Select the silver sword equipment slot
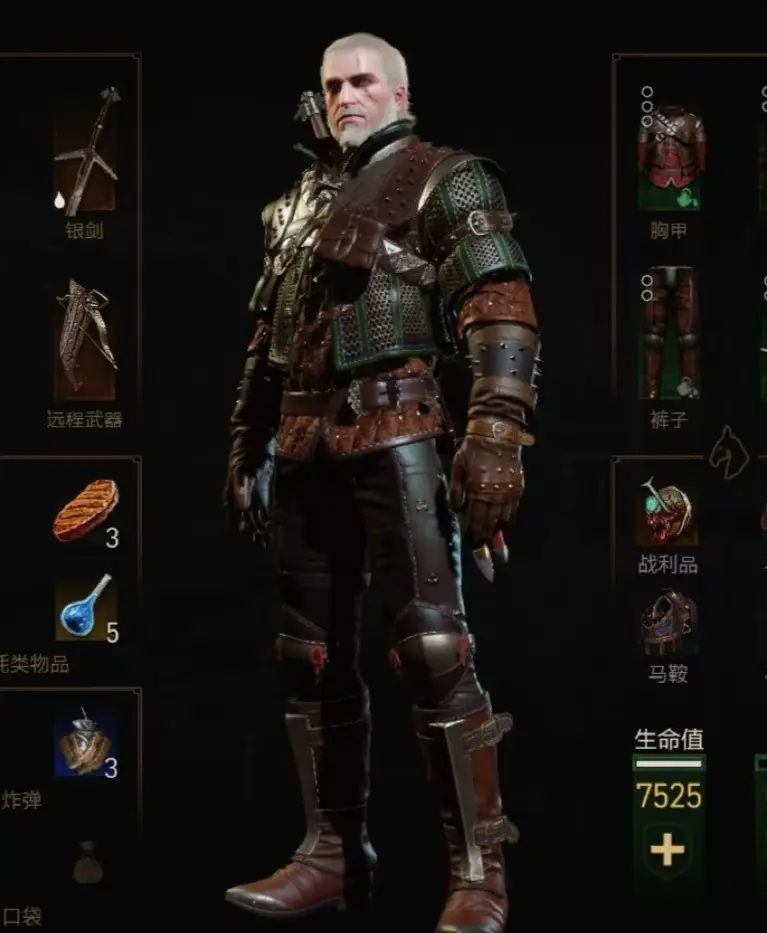 85,153
